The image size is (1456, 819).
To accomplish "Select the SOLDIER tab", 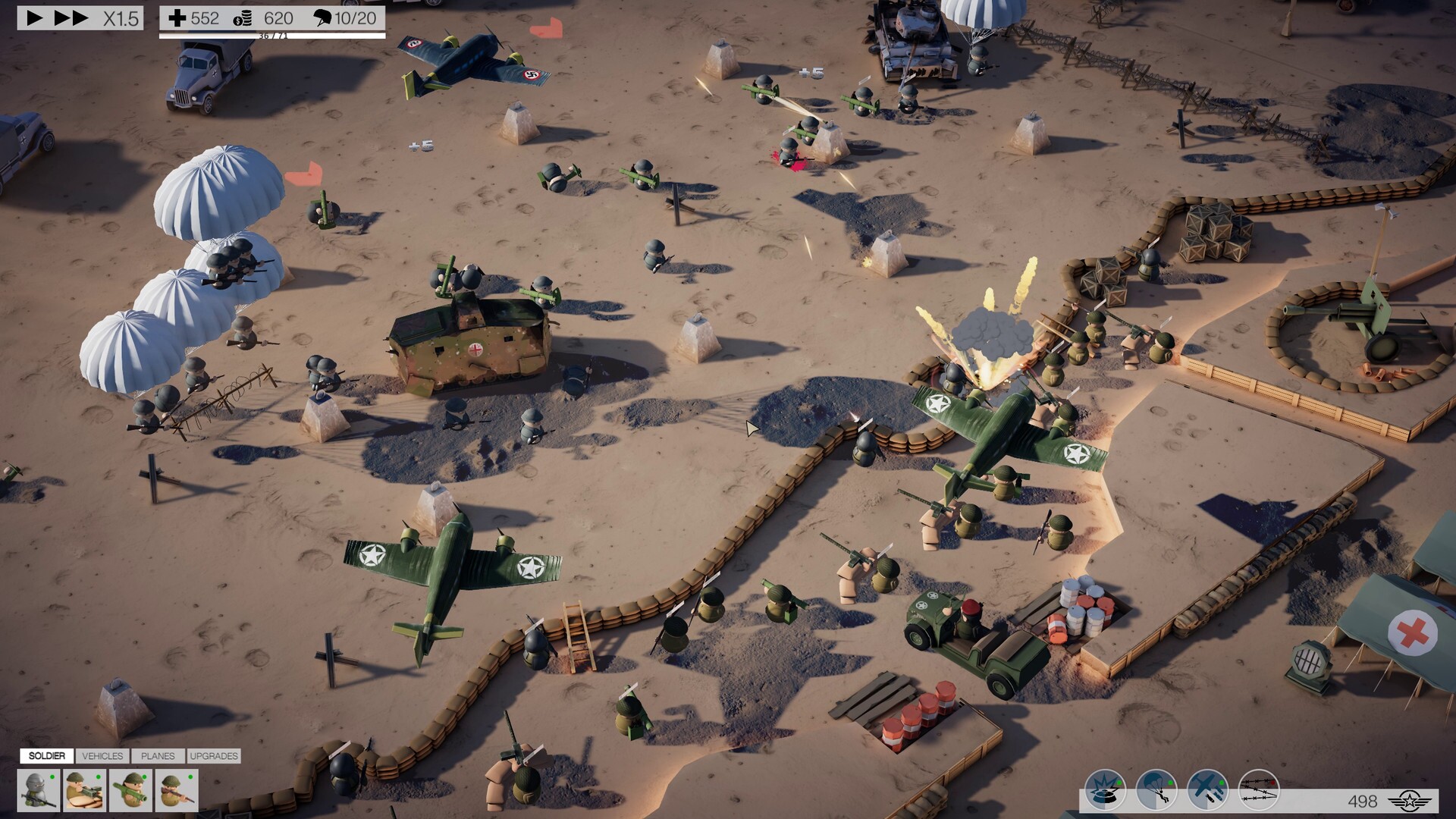I will (46, 756).
